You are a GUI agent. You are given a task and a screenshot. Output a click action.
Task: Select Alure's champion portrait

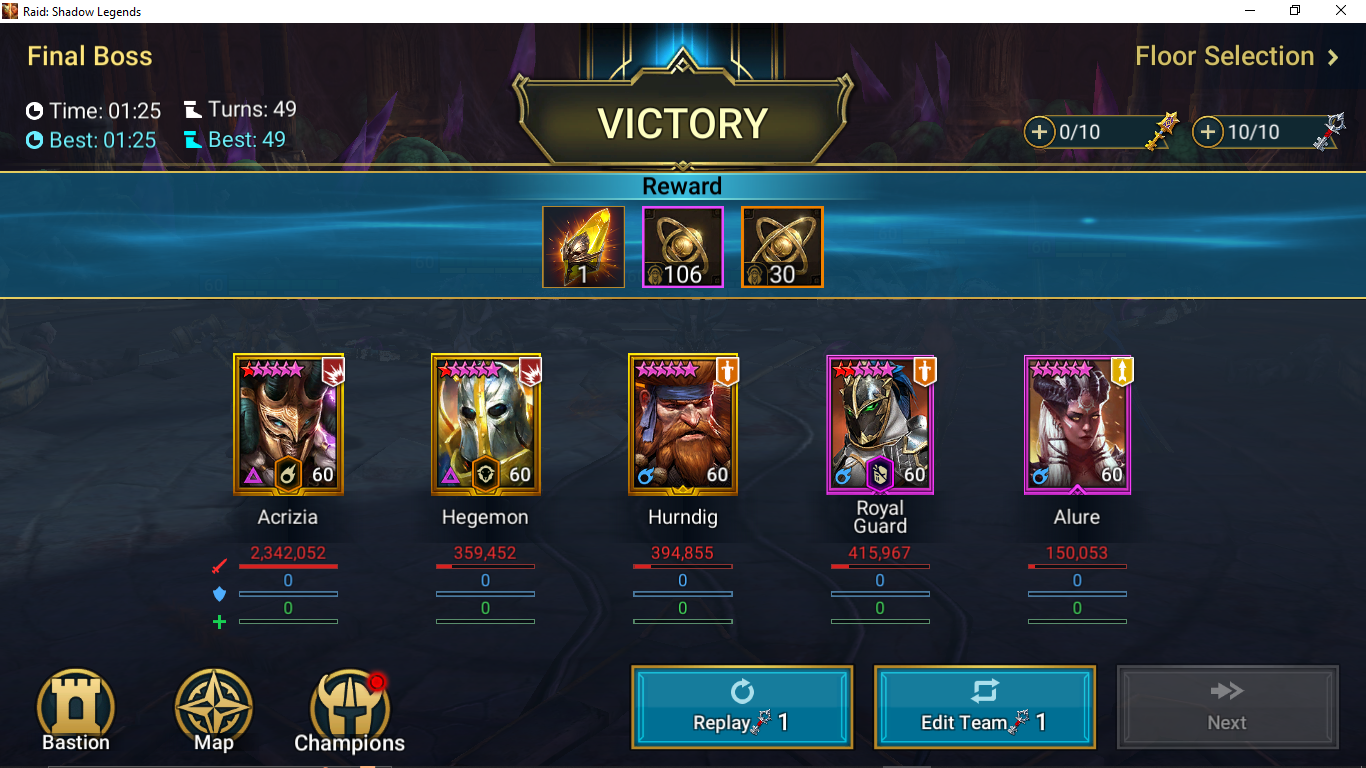[1077, 424]
